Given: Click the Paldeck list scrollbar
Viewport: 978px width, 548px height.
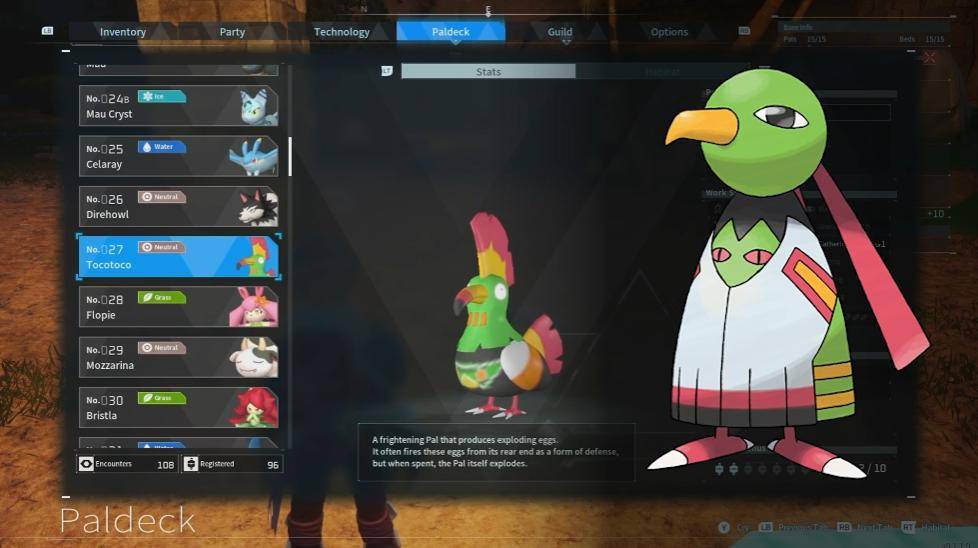Looking at the screenshot, I should [290, 157].
